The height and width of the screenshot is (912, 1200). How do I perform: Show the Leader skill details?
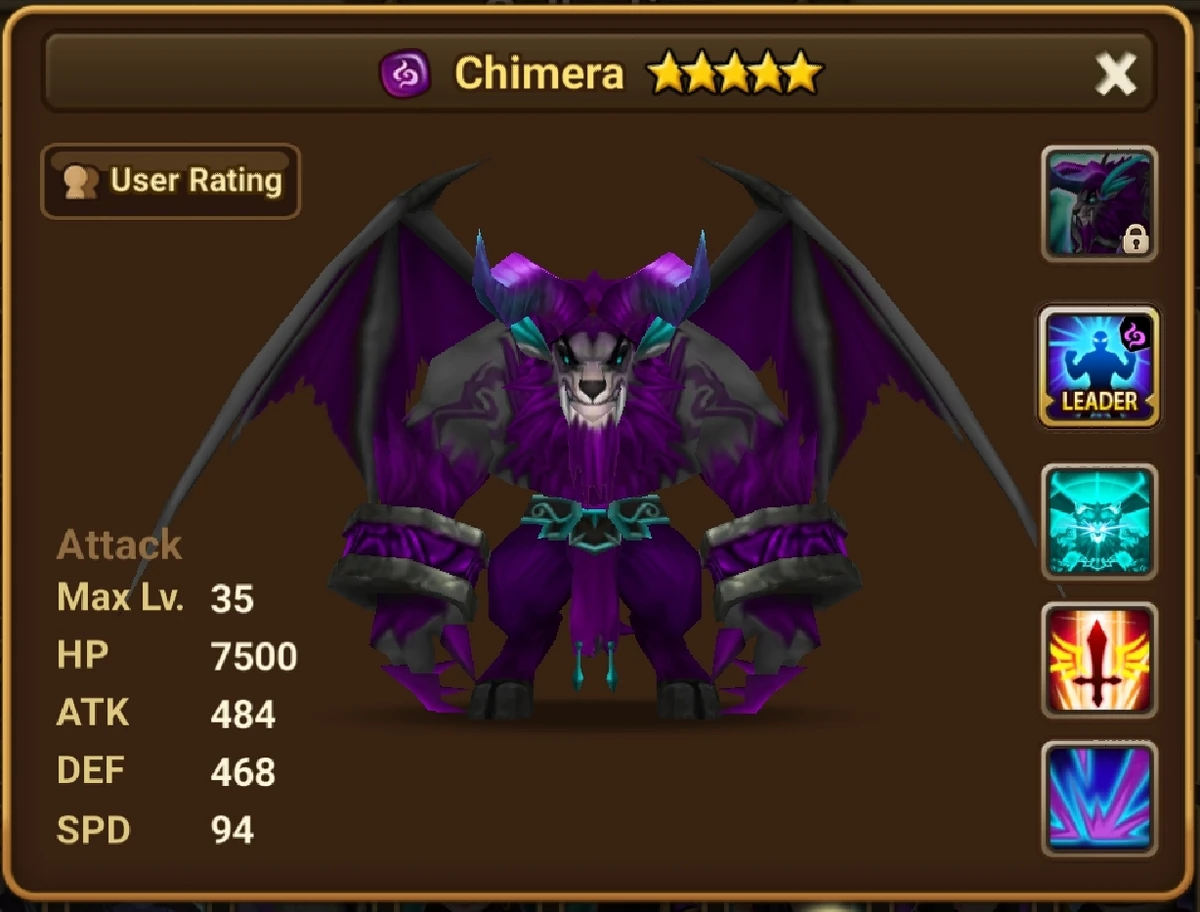click(x=1099, y=366)
